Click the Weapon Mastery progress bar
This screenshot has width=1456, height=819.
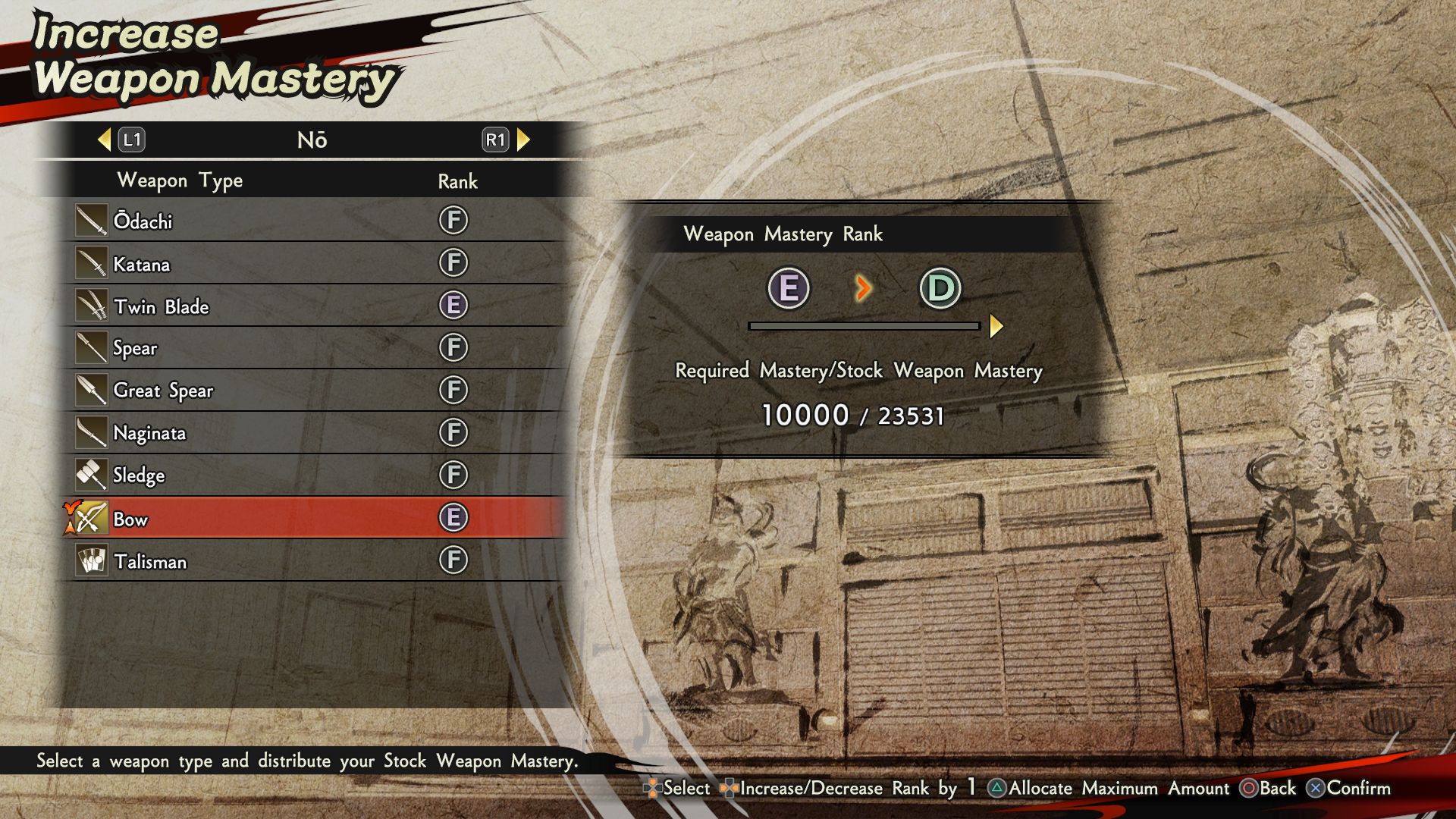point(864,326)
